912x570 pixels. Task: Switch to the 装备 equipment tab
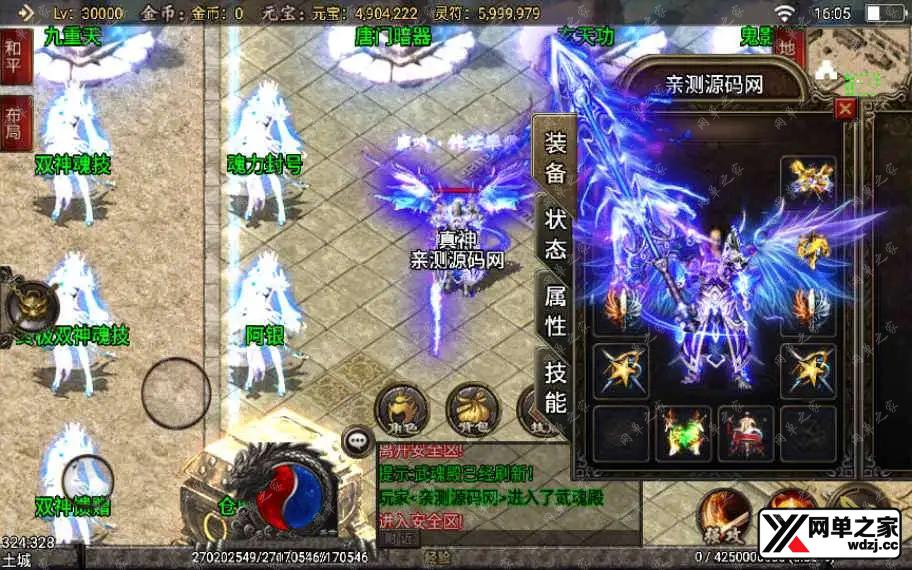pos(555,157)
